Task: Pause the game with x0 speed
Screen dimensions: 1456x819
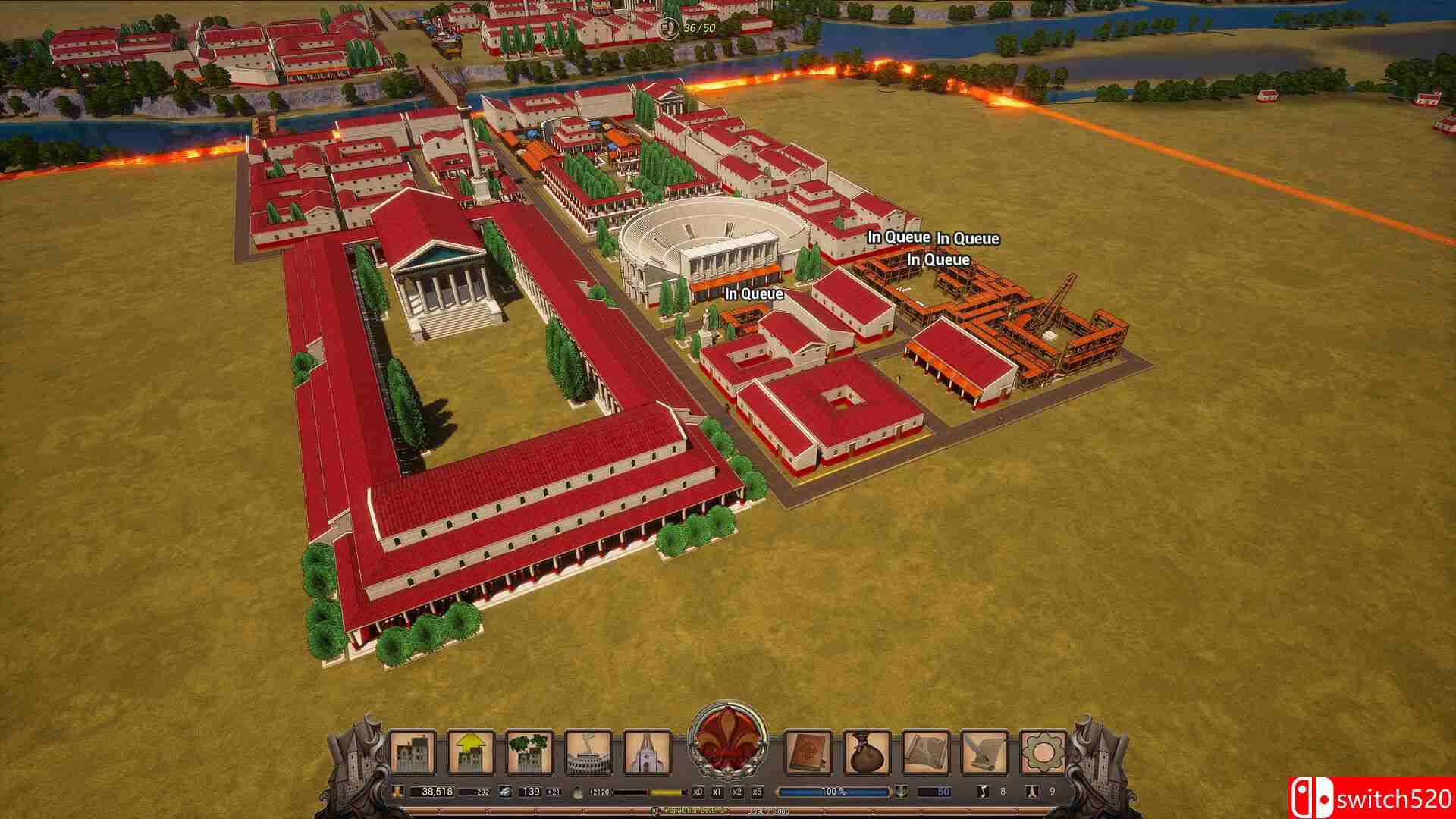Action: 697,792
